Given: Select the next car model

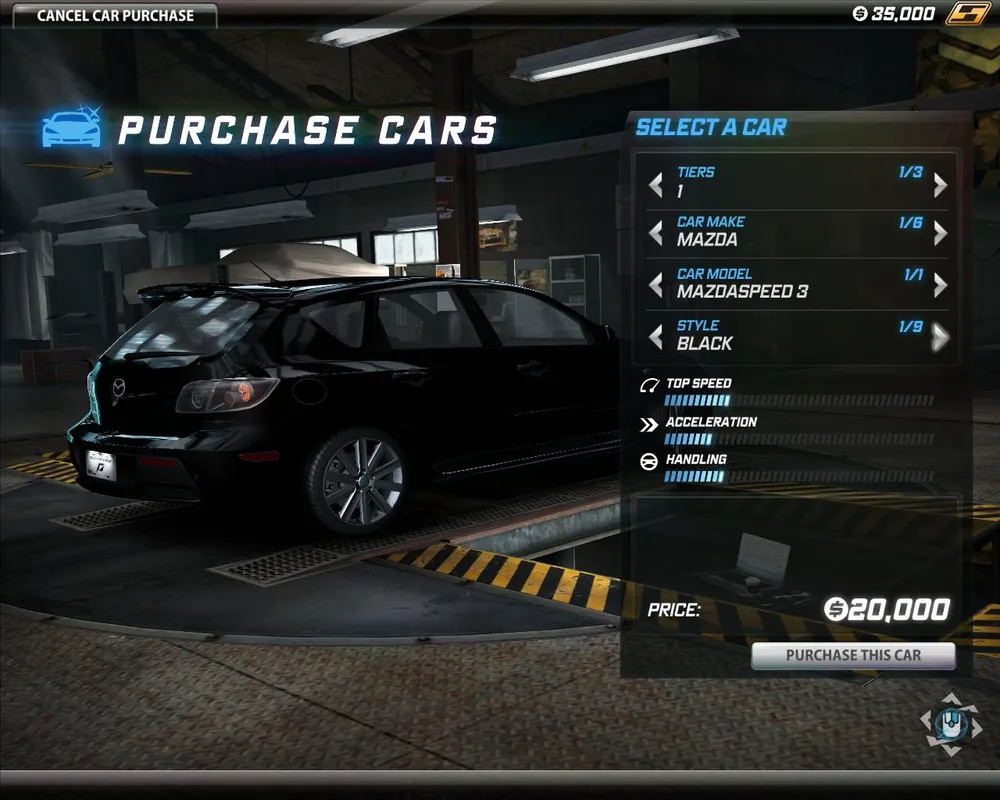Looking at the screenshot, I should coord(940,286).
